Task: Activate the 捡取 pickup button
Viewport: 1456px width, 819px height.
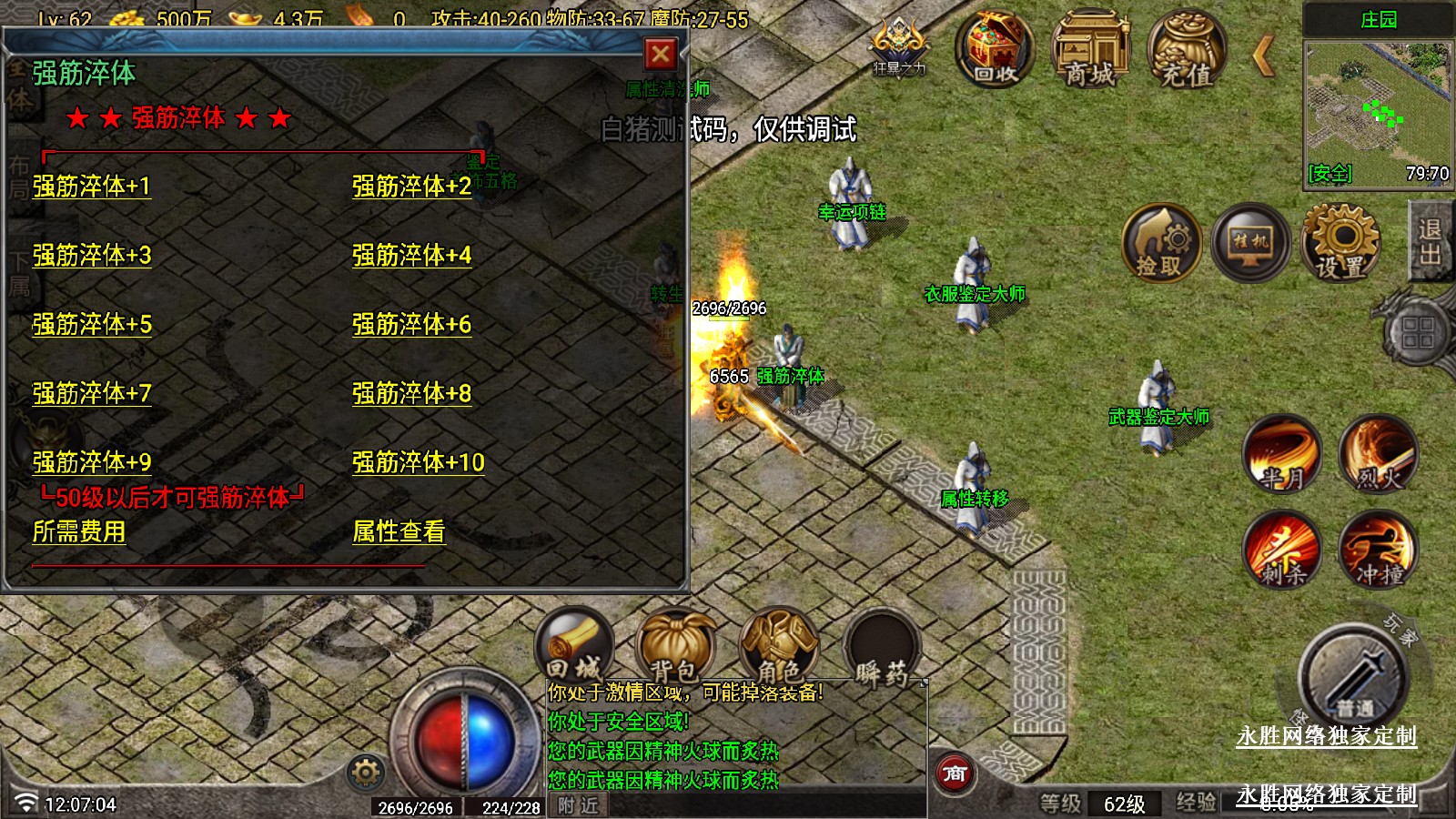Action: tap(1160, 243)
